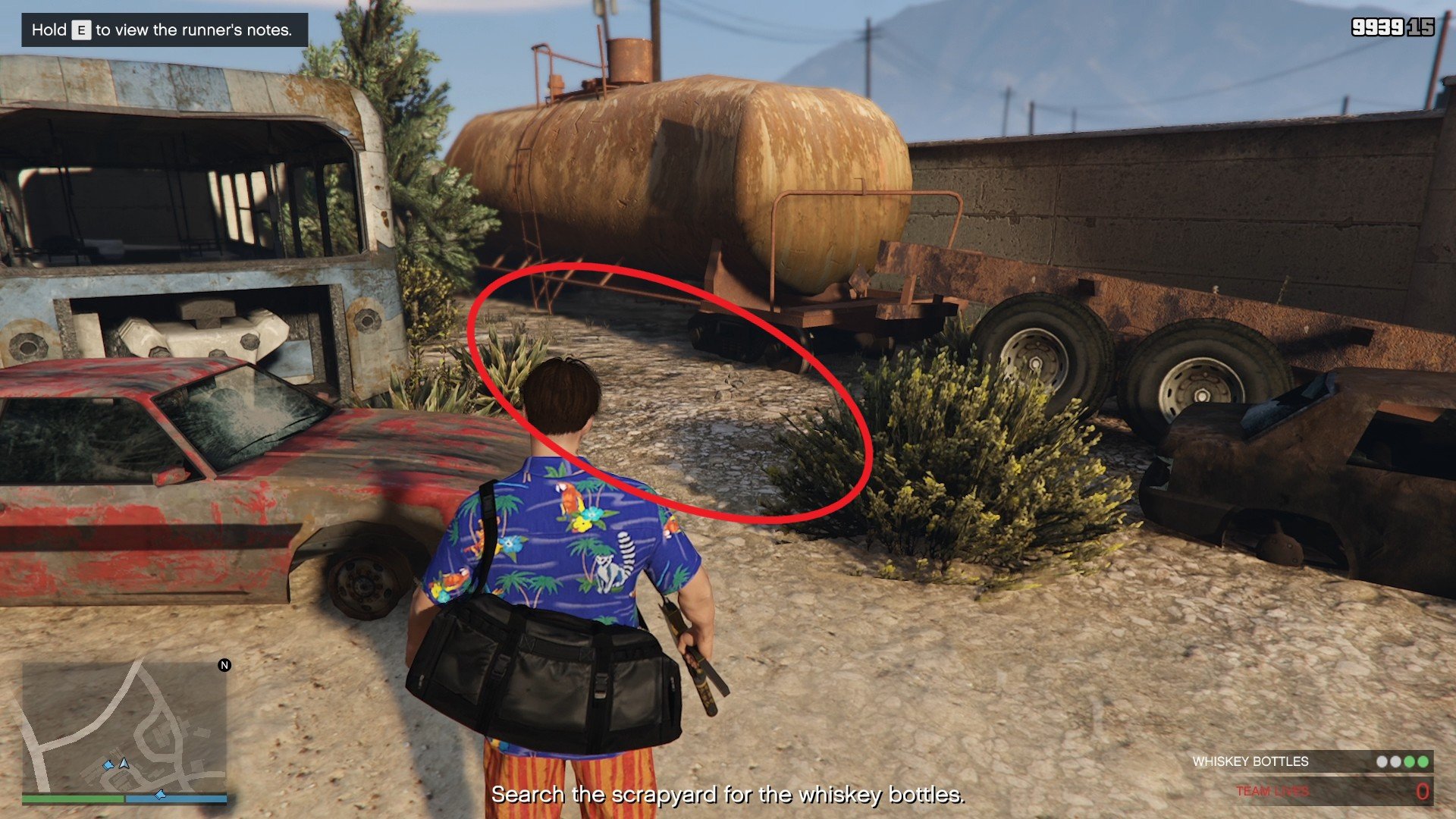
Task: Click the blue blip on the minimap's bottom bar
Action: tap(161, 795)
